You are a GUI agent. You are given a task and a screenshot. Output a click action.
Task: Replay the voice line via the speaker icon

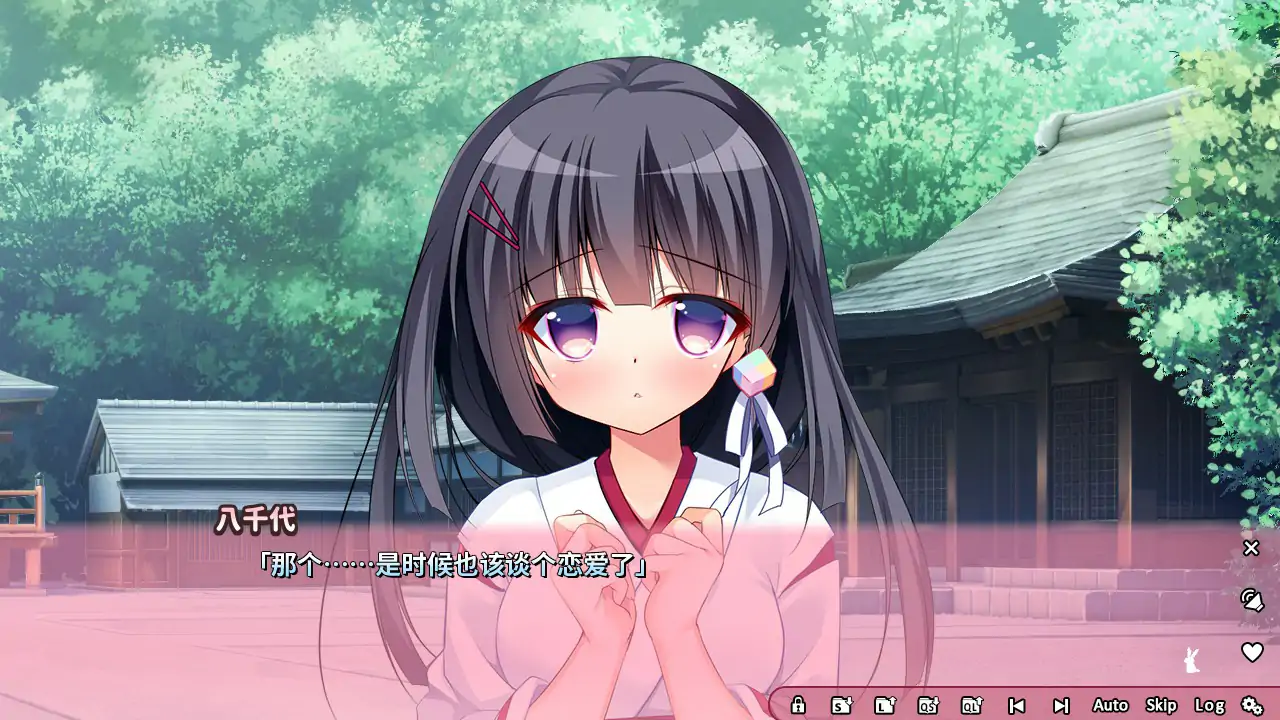click(x=1254, y=601)
